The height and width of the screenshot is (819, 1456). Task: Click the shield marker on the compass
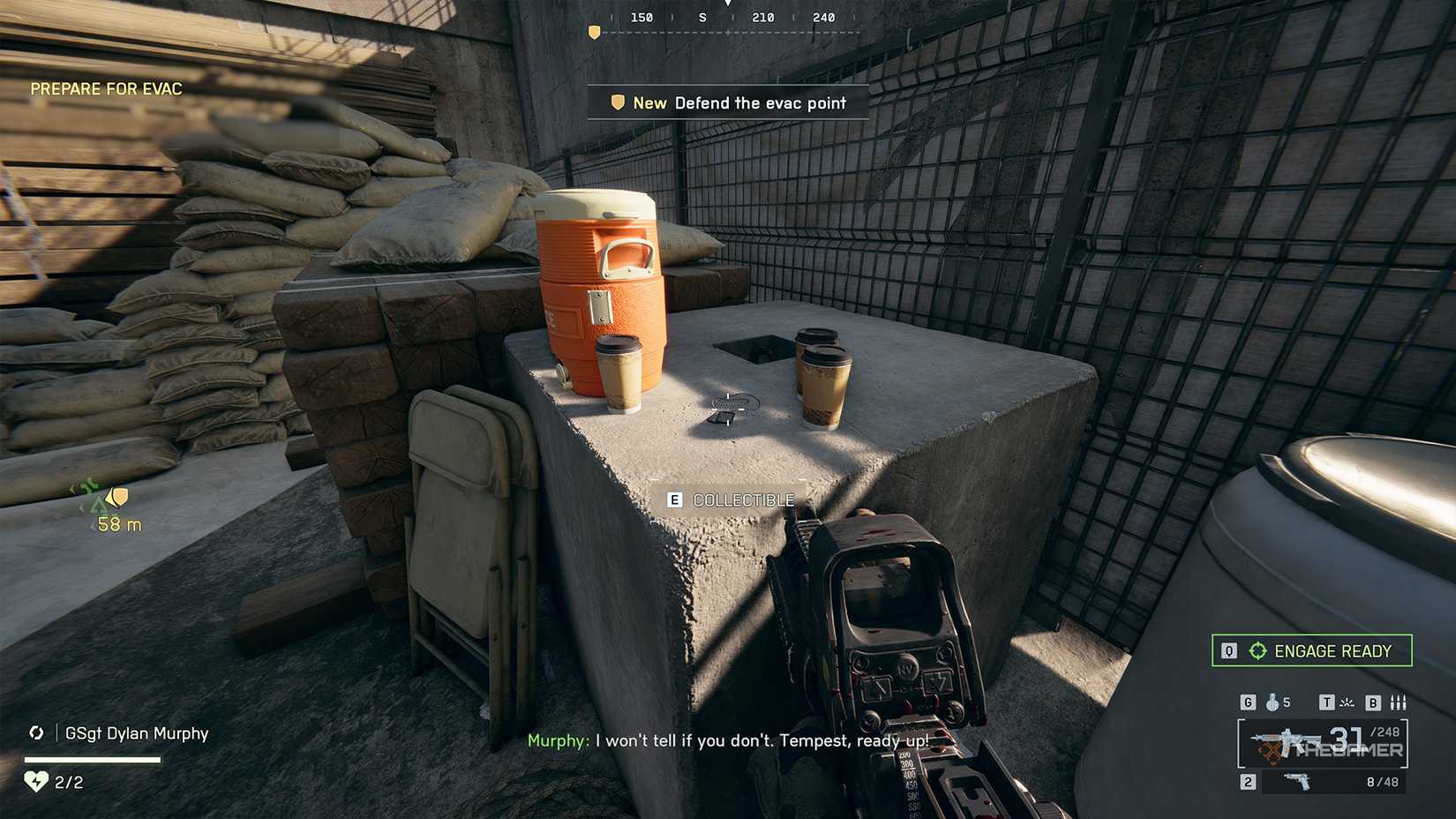pyautogui.click(x=594, y=33)
